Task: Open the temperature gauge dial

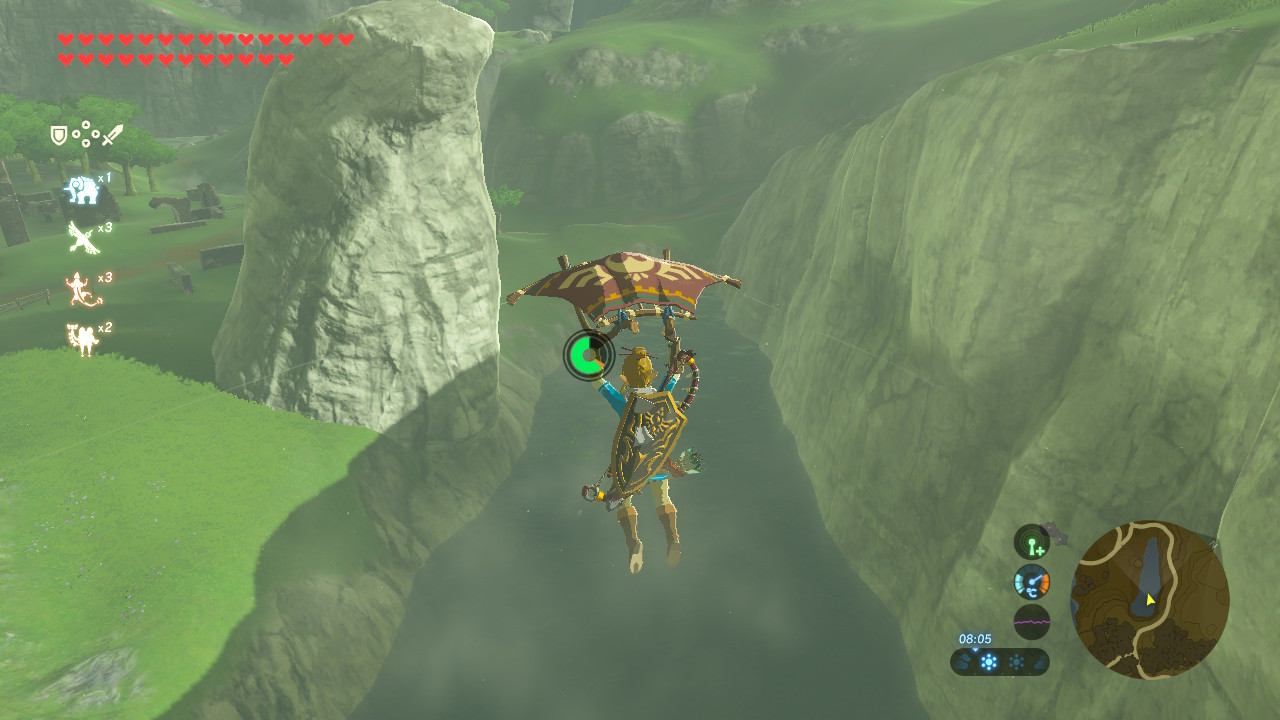Action: 1032,582
